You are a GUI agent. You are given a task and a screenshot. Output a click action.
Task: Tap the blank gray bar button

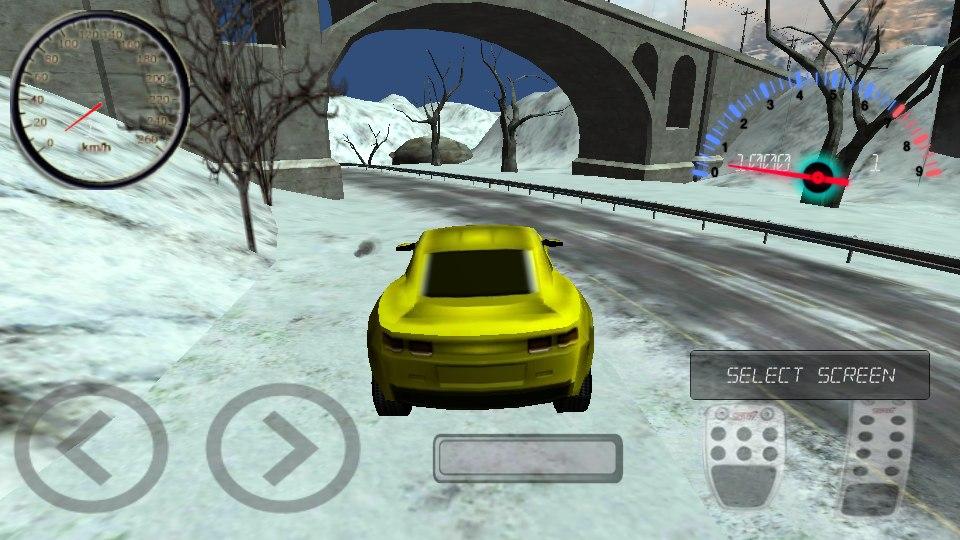click(x=528, y=458)
